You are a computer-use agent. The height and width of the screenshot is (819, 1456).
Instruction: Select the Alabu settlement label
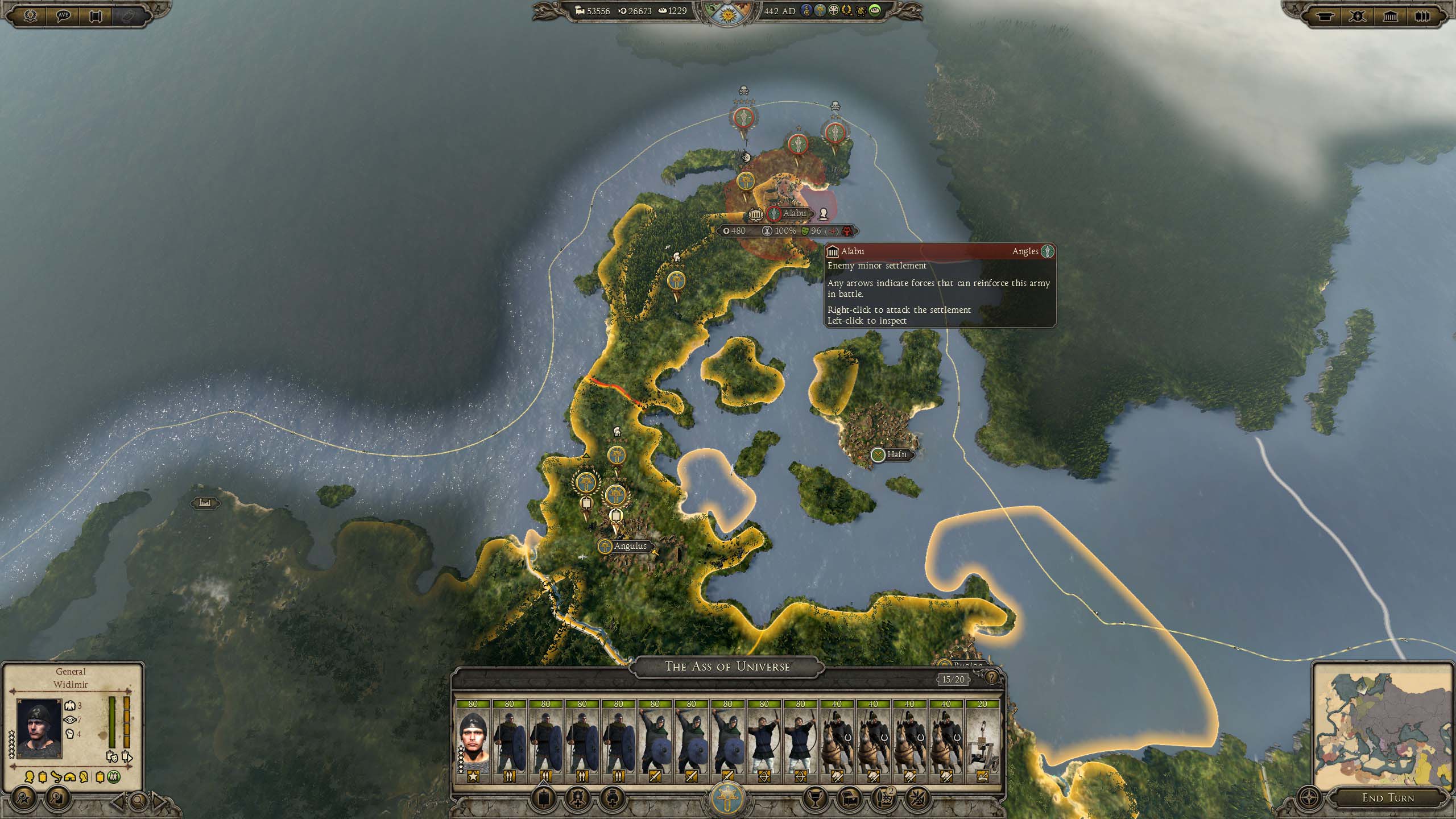point(794,213)
